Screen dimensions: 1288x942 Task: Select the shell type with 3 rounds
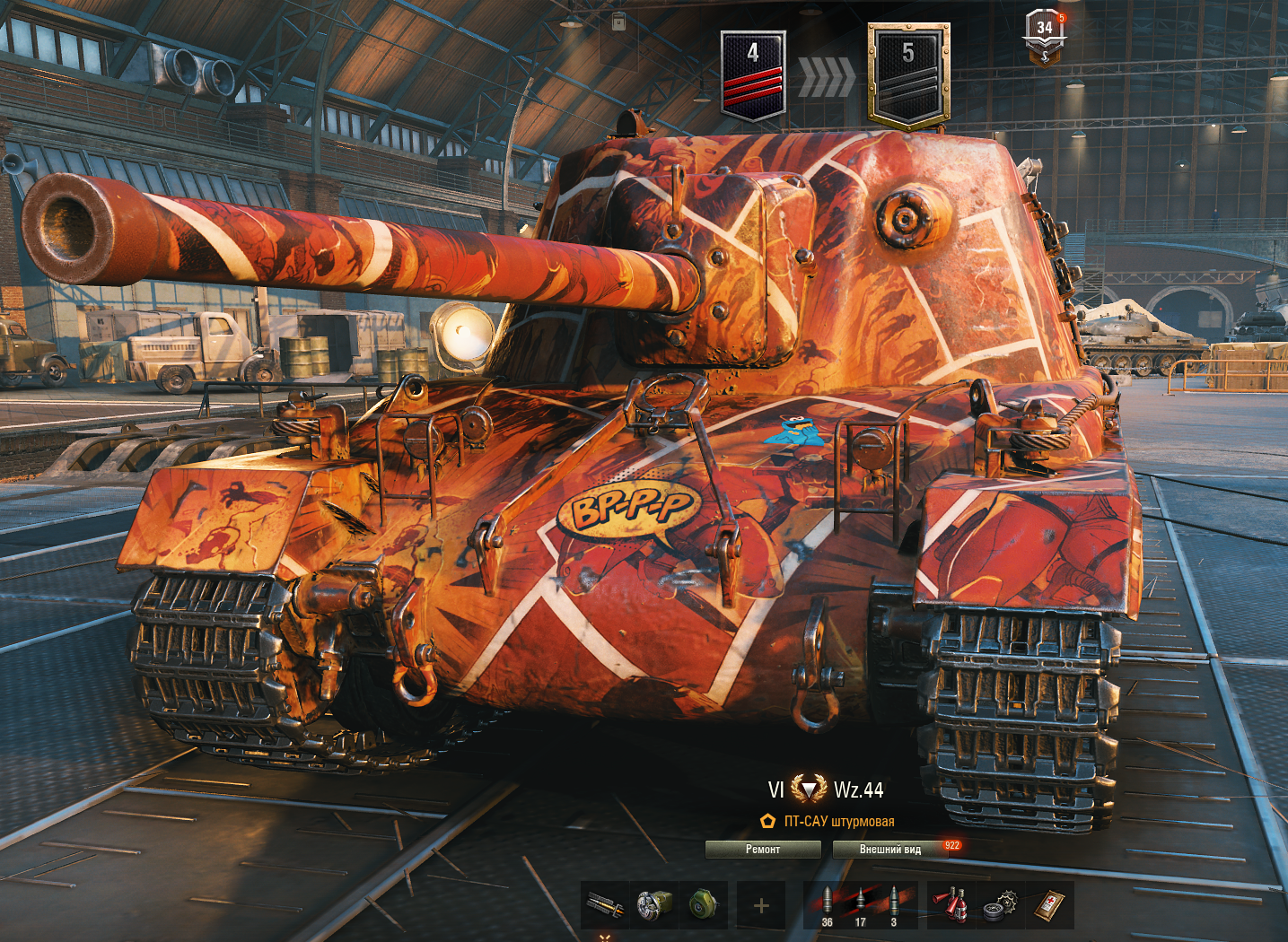coord(893,905)
